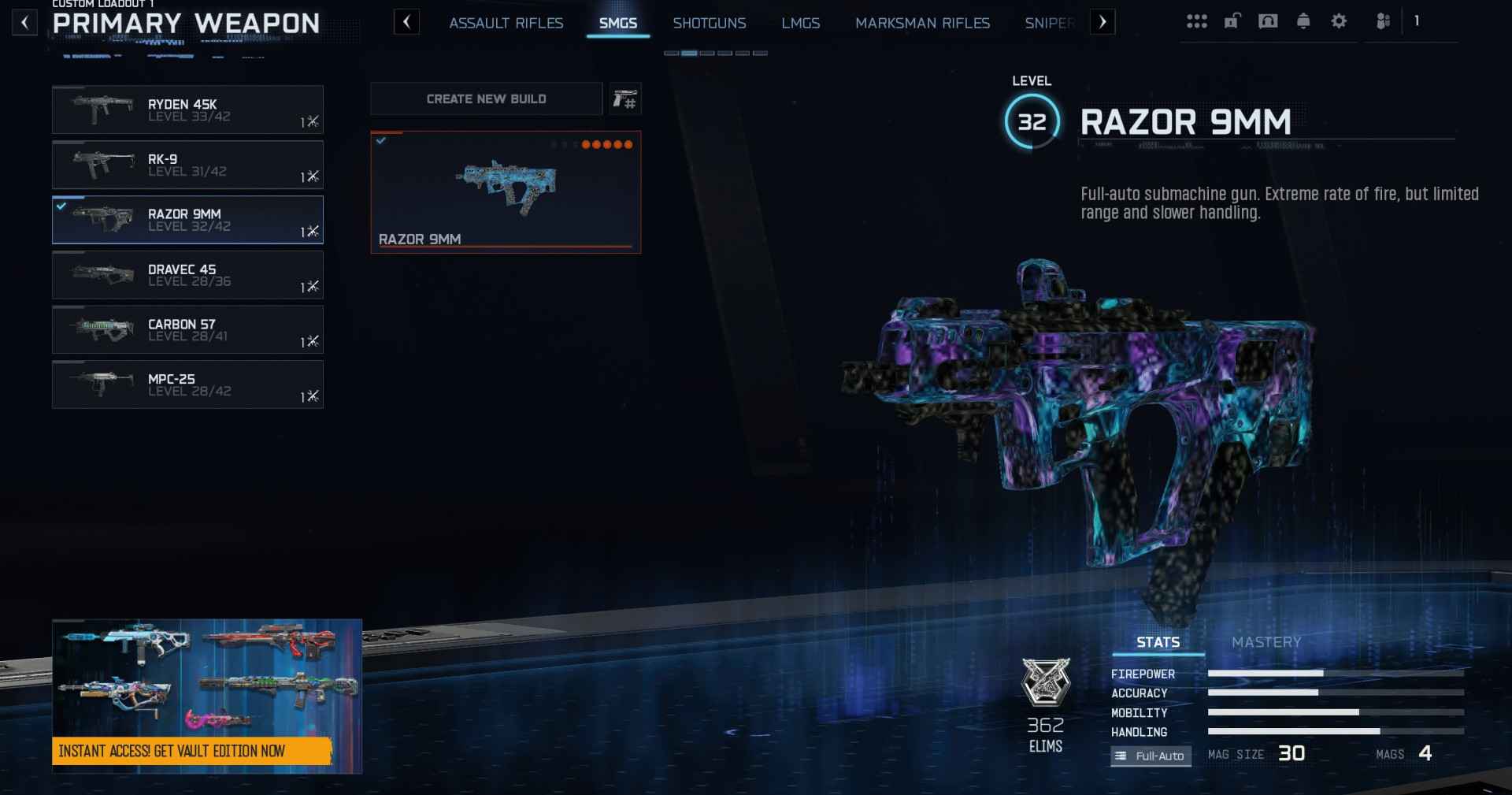Pick the Dravec 45 from the list
The width and height of the screenshot is (1512, 795).
click(x=187, y=275)
